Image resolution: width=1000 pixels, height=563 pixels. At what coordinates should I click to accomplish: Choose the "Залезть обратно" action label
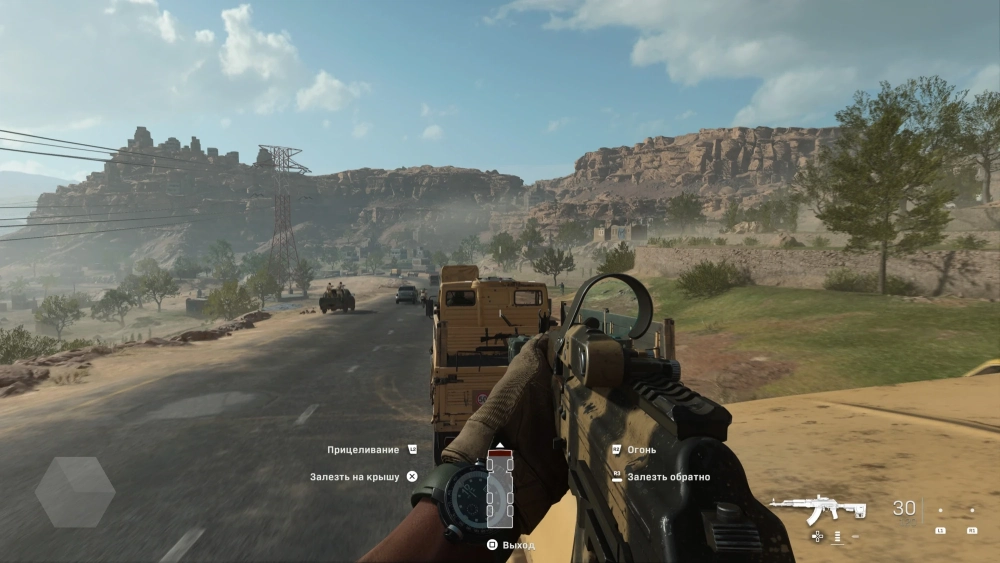click(668, 477)
